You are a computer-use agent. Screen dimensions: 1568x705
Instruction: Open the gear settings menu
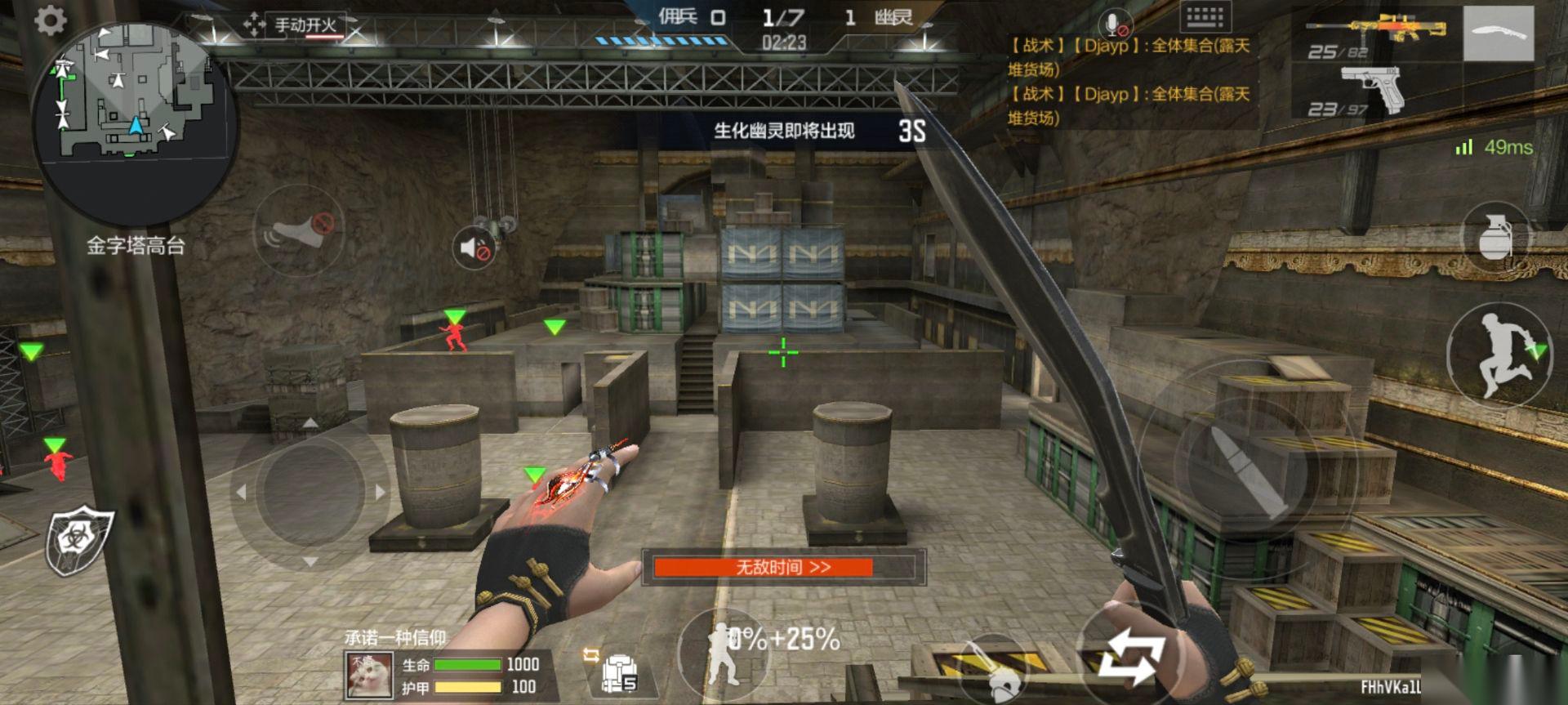[x=51, y=21]
